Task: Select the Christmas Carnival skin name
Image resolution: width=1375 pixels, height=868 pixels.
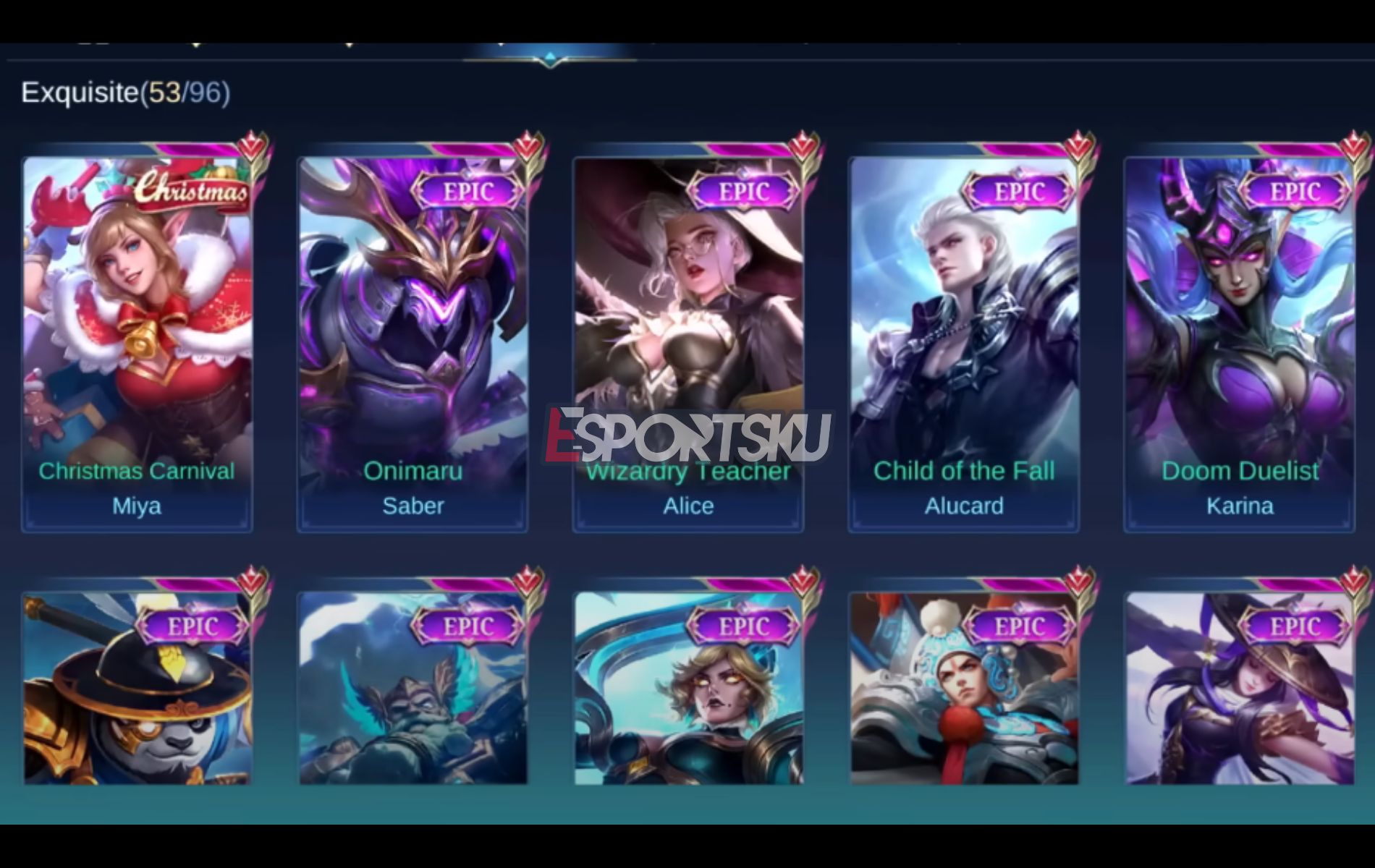Action: [136, 471]
